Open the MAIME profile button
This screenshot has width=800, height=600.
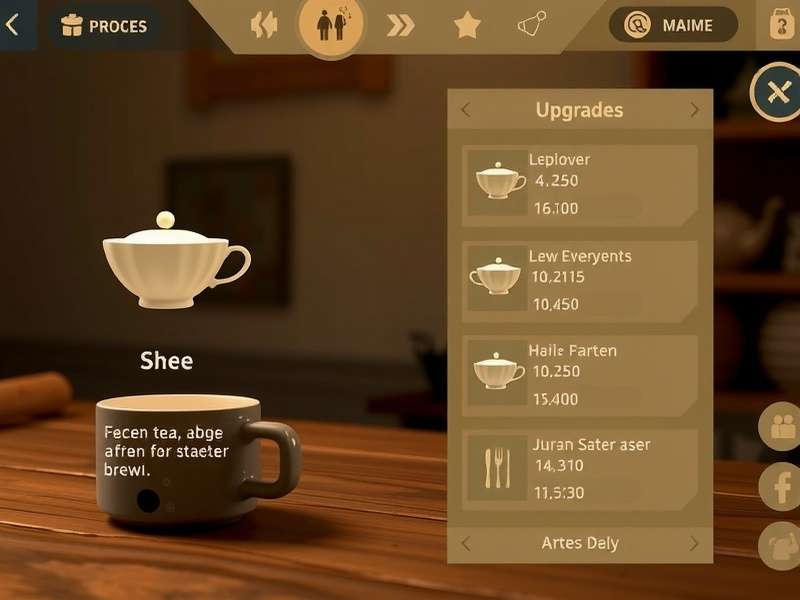point(673,25)
